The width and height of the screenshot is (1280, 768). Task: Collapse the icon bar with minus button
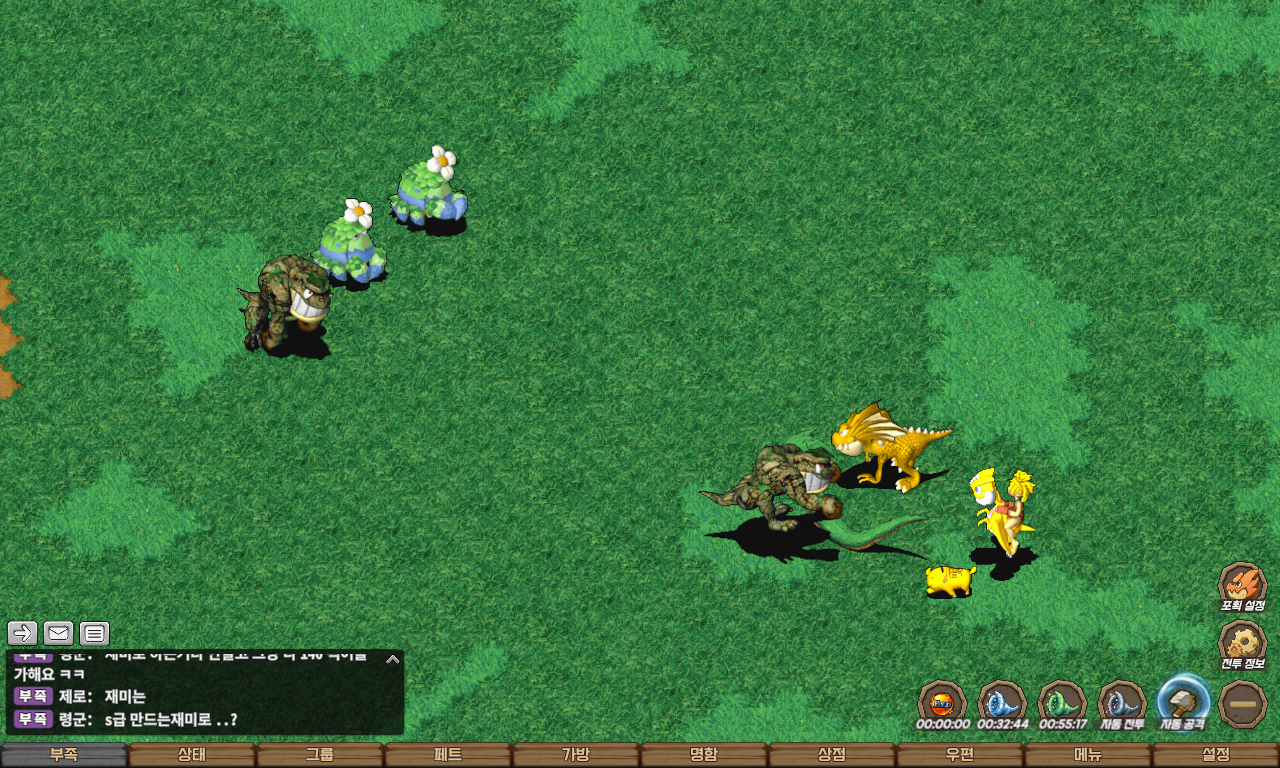1243,703
